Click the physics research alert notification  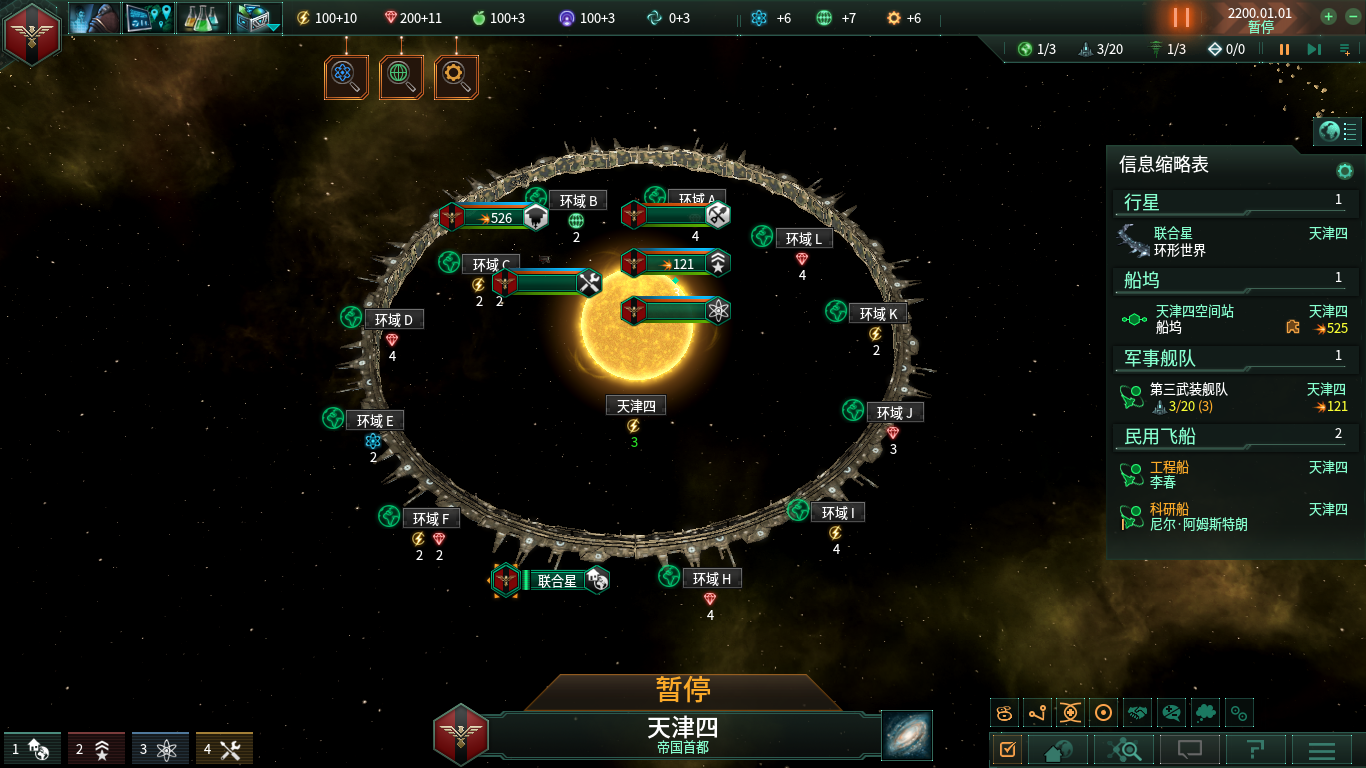tap(346, 77)
